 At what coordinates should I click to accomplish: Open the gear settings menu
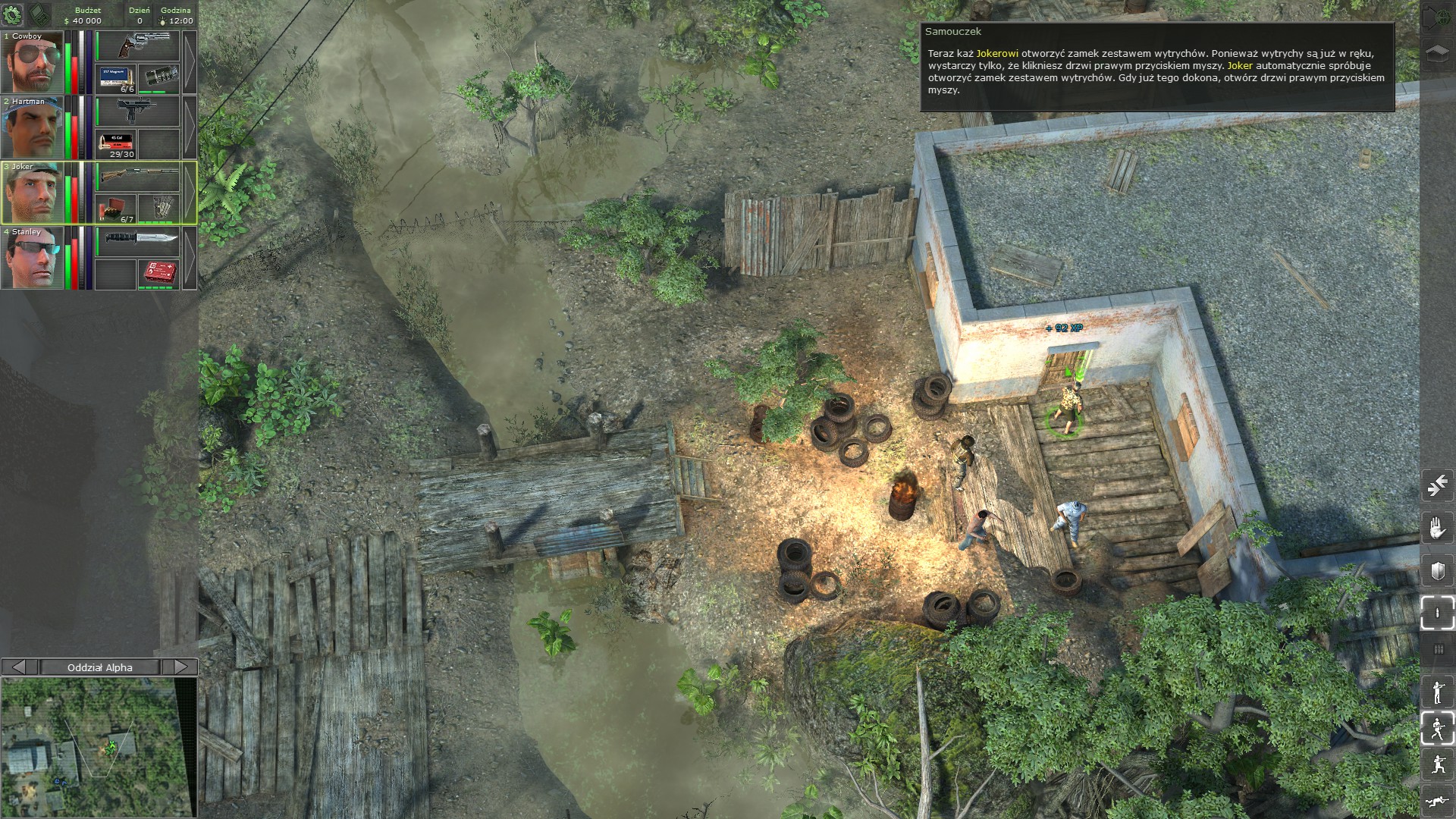point(14,14)
